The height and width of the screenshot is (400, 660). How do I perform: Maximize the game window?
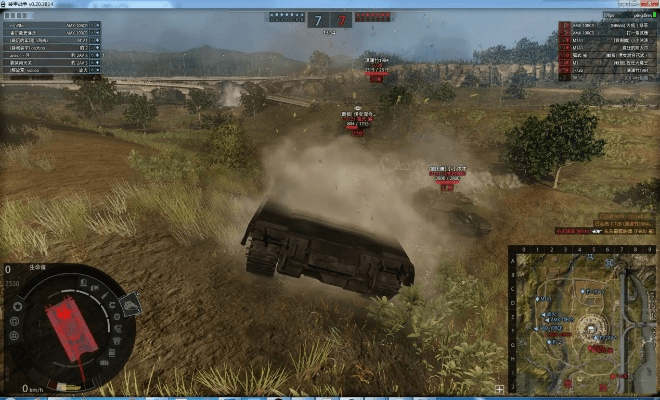click(625, 4)
